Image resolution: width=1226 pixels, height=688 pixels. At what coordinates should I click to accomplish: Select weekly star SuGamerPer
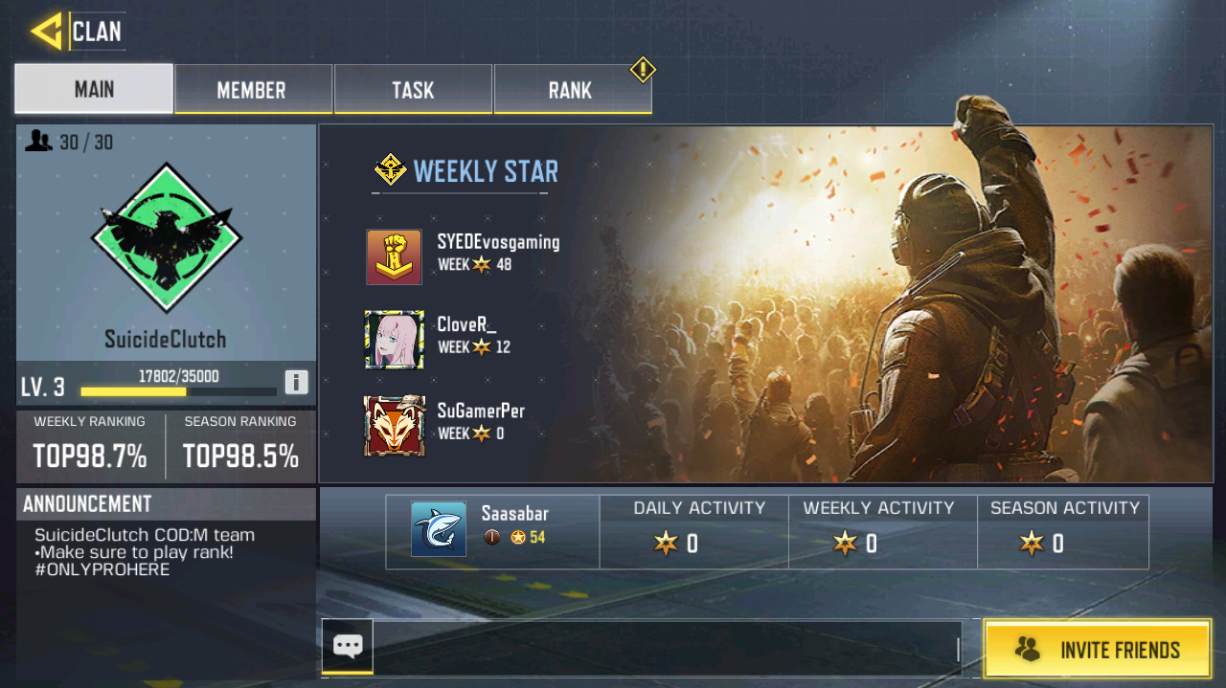tap(394, 426)
